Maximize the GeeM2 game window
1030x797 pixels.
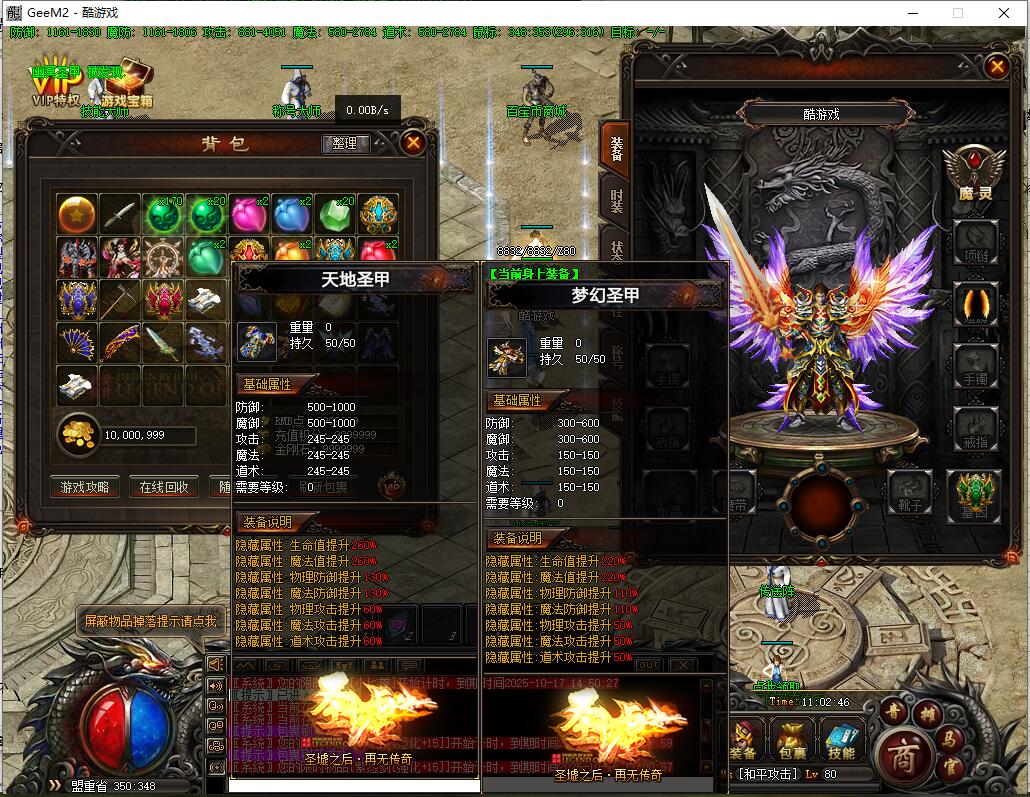click(x=958, y=13)
